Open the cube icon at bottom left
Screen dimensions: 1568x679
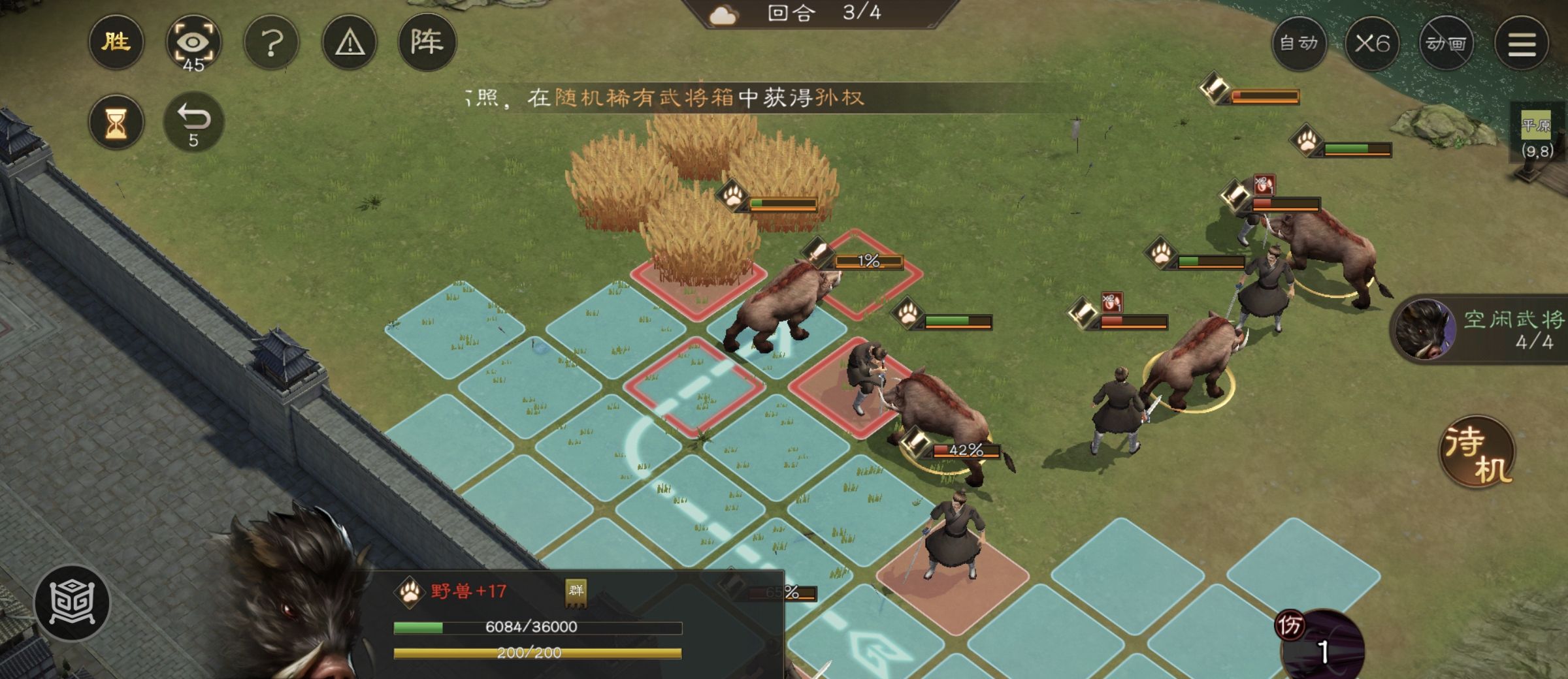pyautogui.click(x=73, y=603)
